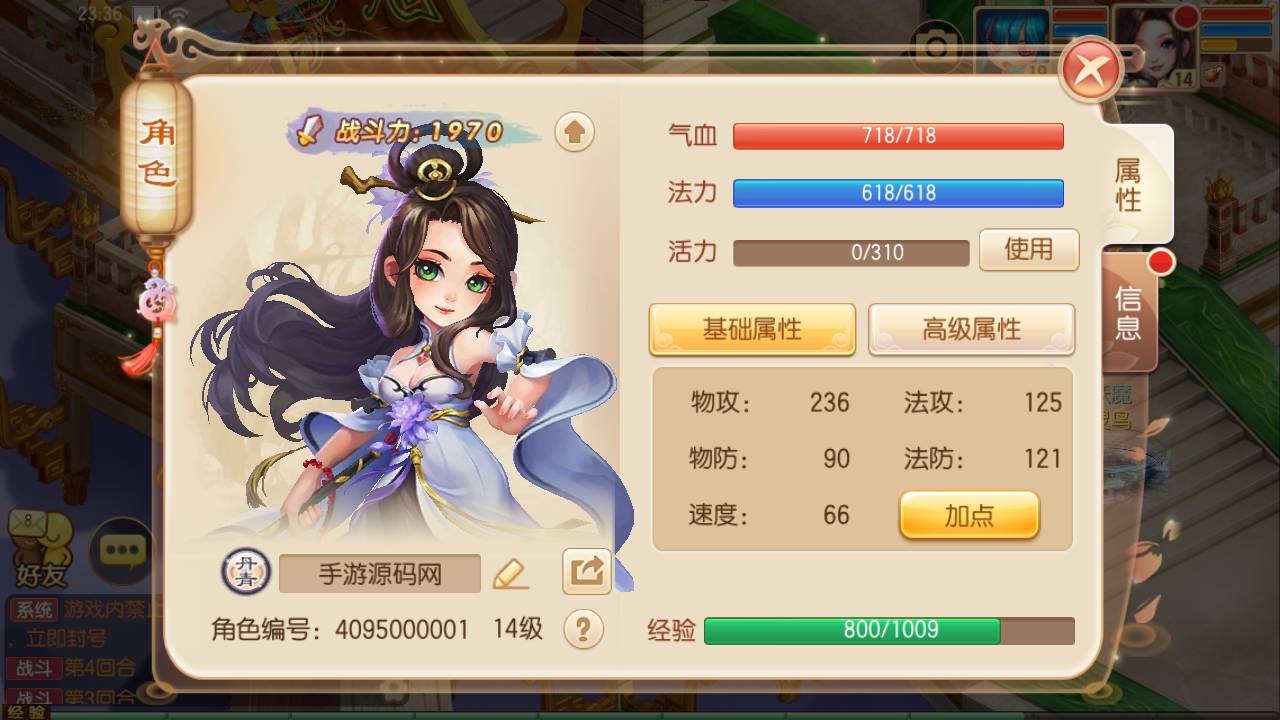Select the 手游源码网 name field
Viewport: 1280px width, 720px height.
[x=380, y=574]
